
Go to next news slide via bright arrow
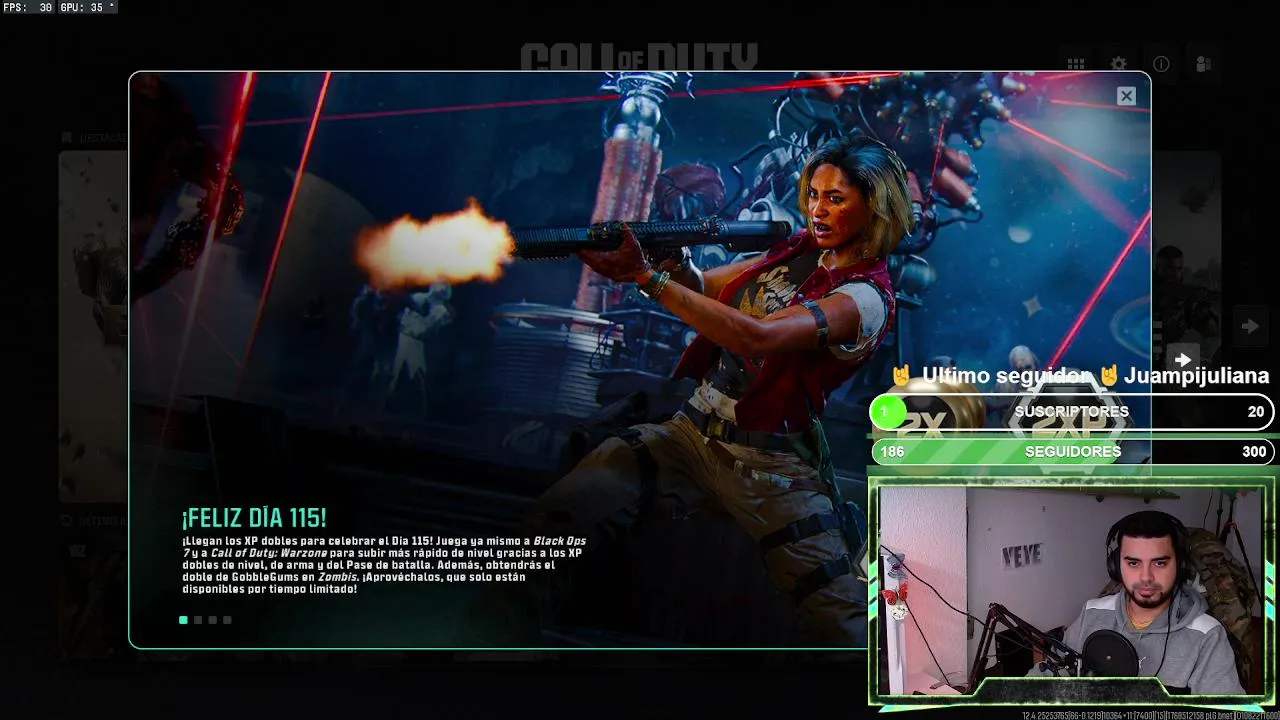click(x=1183, y=360)
